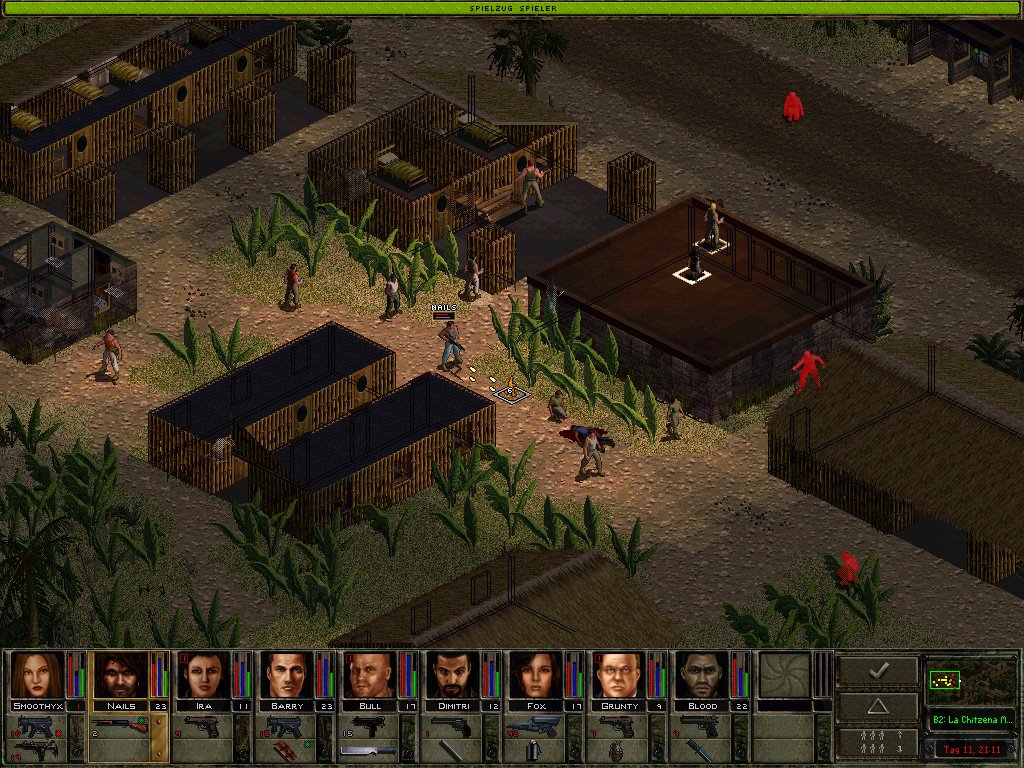Switch to Blood's portrait

tap(701, 675)
